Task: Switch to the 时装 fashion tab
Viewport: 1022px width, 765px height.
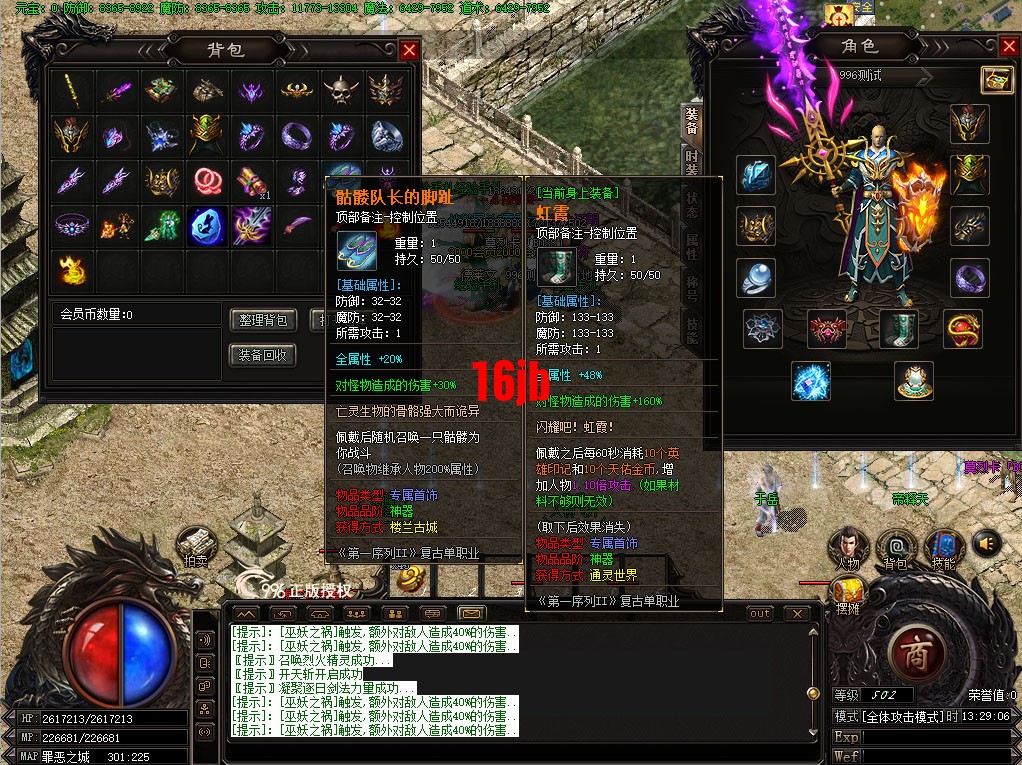Action: [x=691, y=166]
